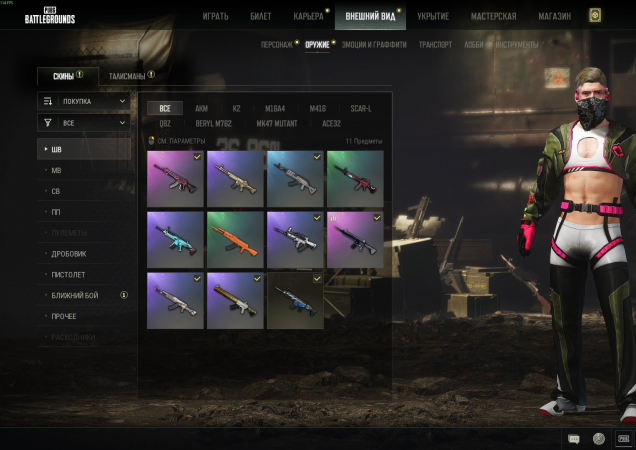Select the orange rifle skin on green background

click(235, 240)
